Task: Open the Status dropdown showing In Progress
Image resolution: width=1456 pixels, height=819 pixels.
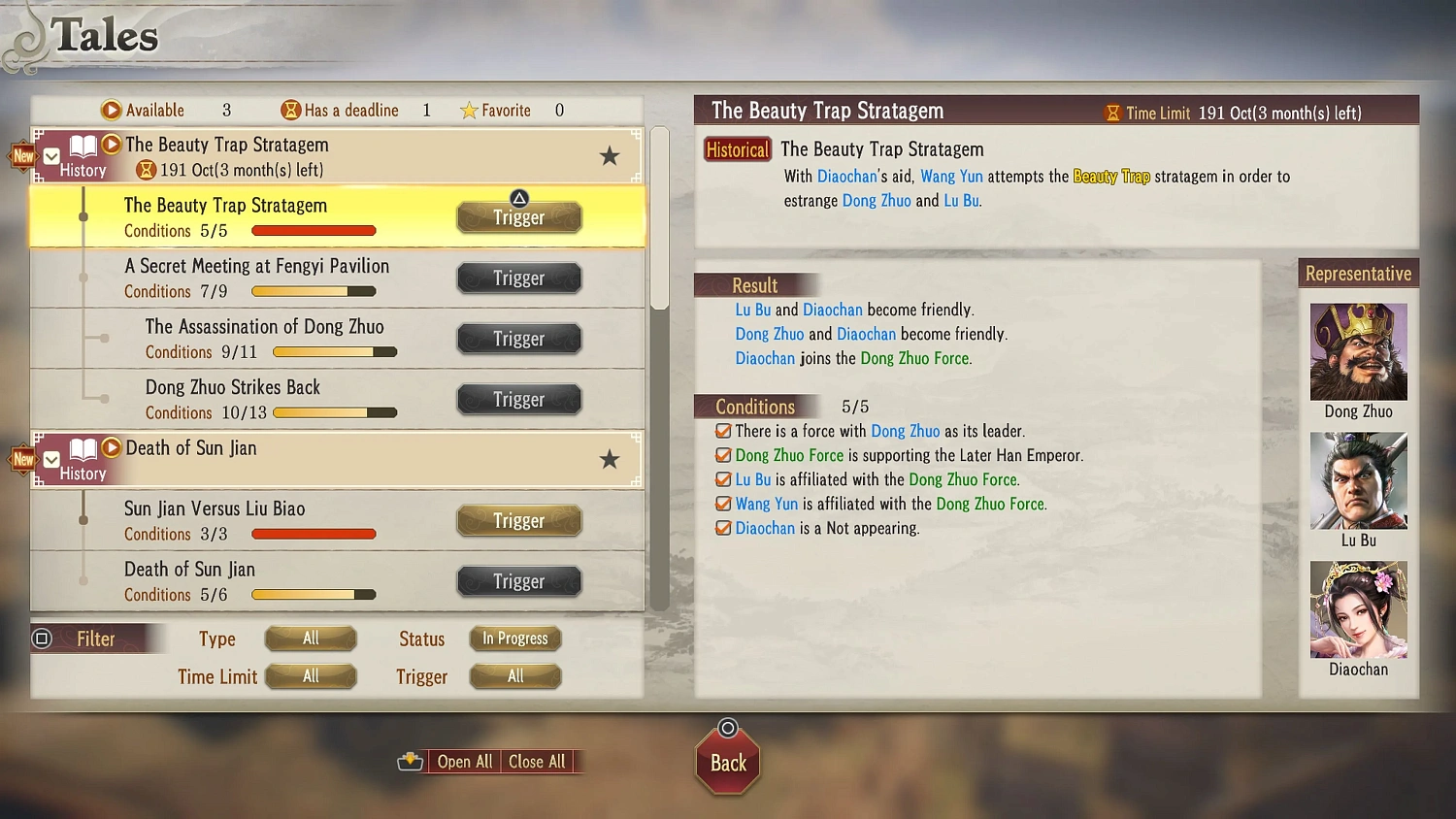Action: (515, 639)
